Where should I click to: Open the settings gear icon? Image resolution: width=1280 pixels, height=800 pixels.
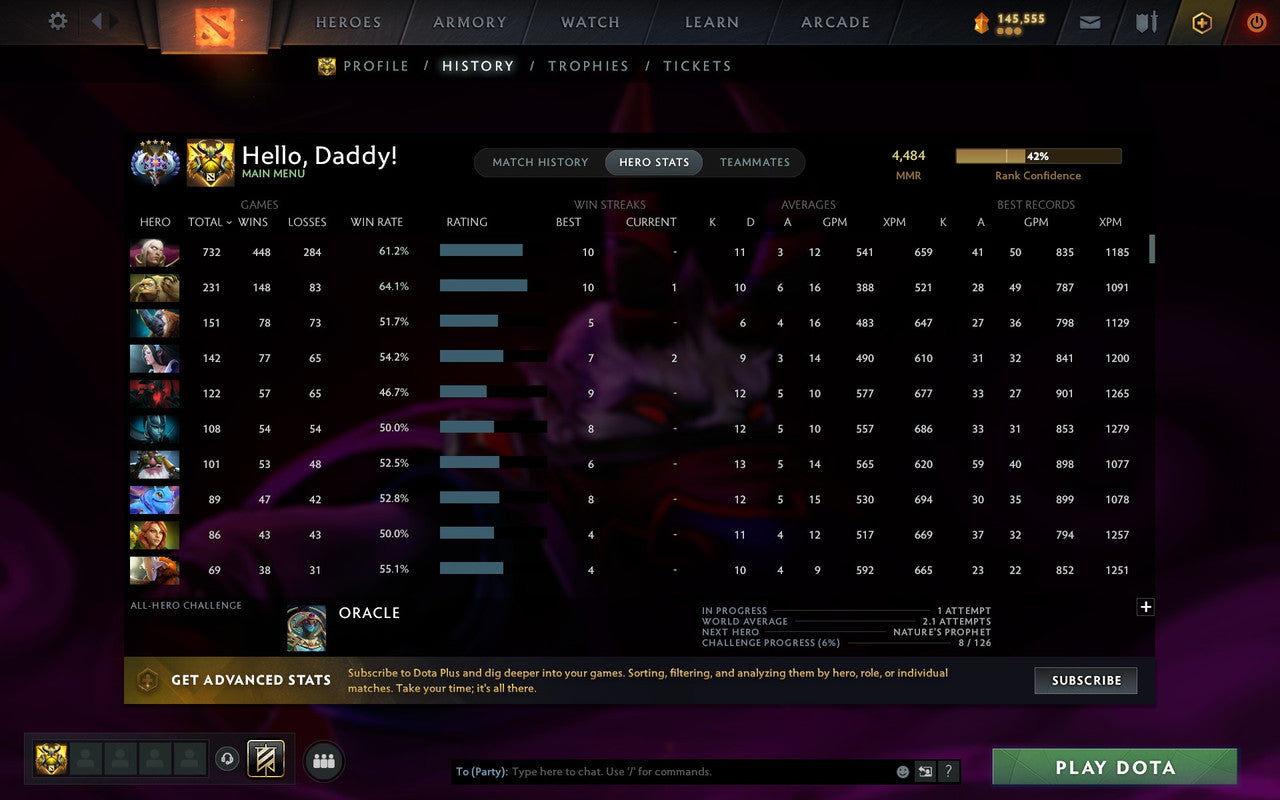tap(57, 21)
